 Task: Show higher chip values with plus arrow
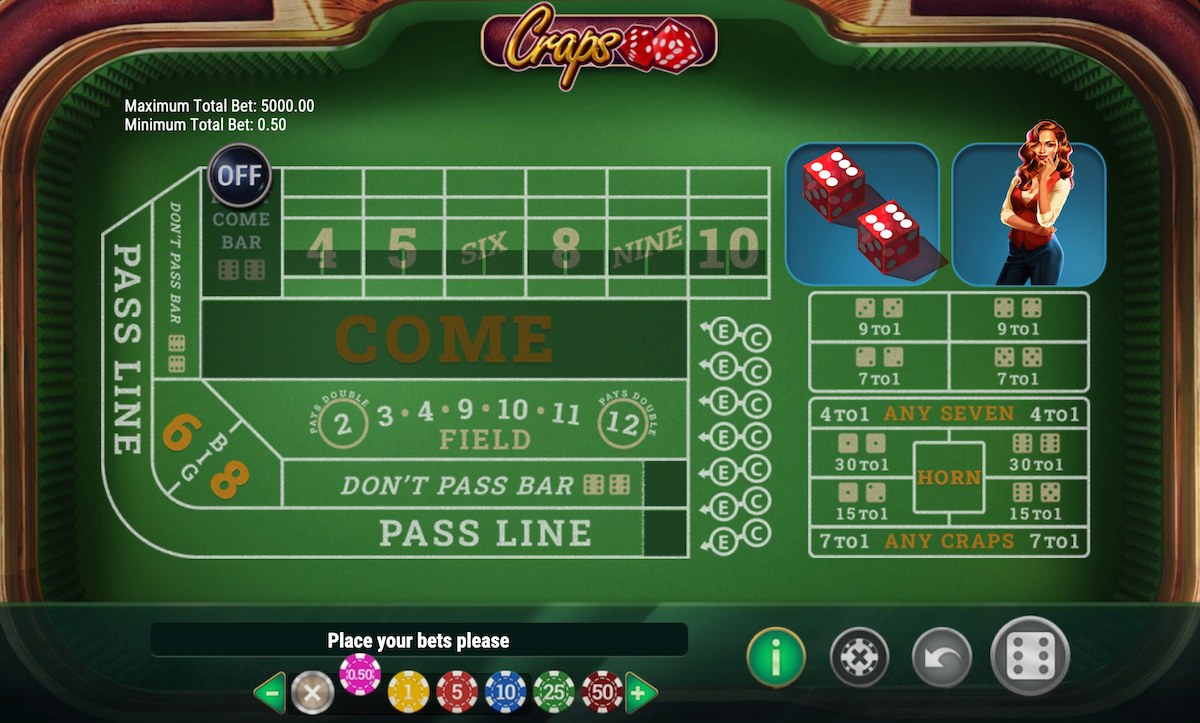click(641, 691)
